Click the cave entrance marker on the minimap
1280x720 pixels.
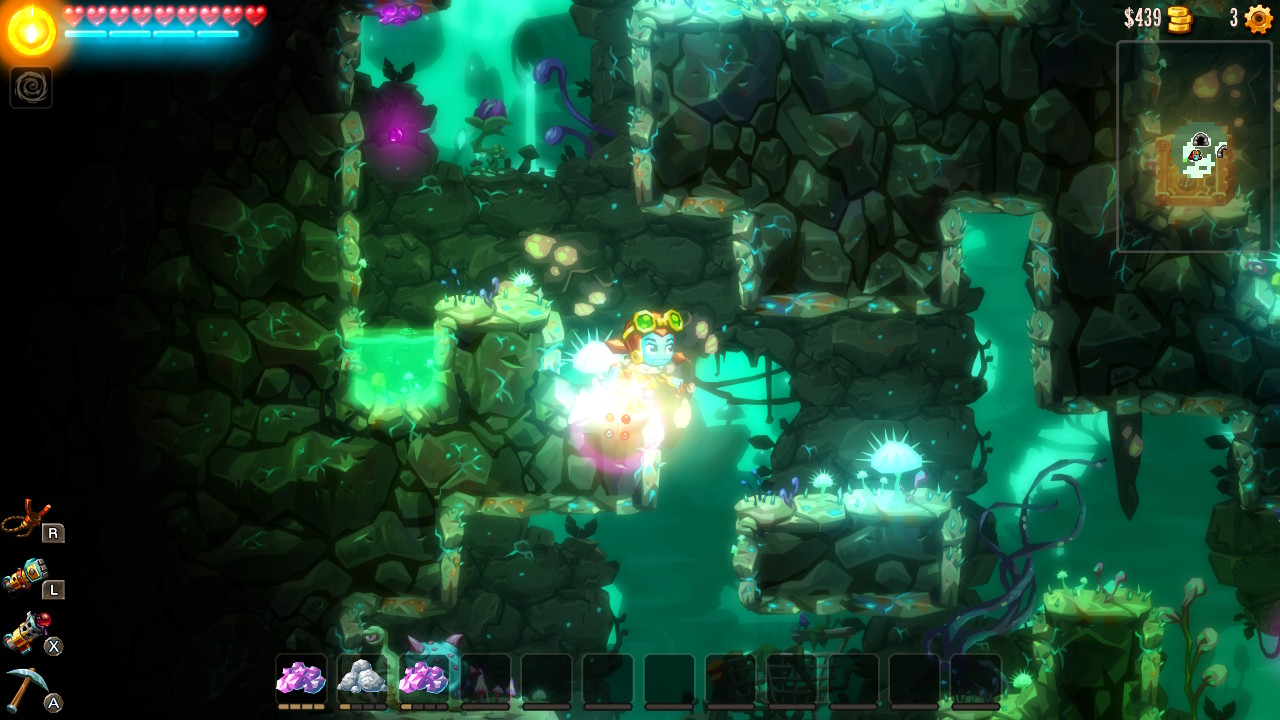pyautogui.click(x=1199, y=139)
